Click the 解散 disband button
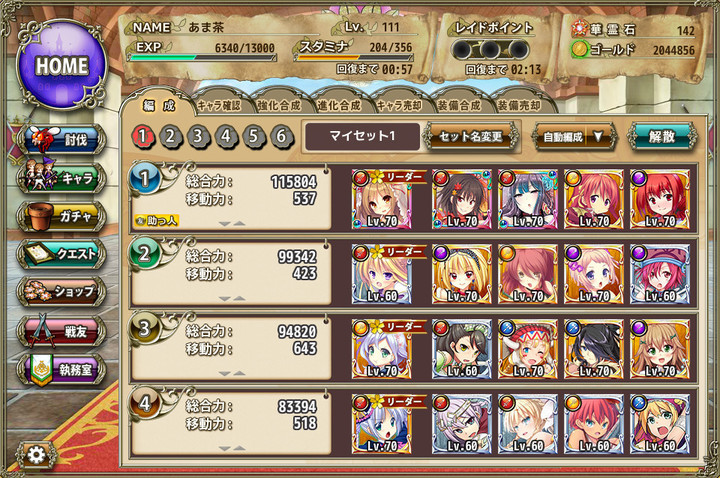720x478 pixels. click(x=661, y=136)
